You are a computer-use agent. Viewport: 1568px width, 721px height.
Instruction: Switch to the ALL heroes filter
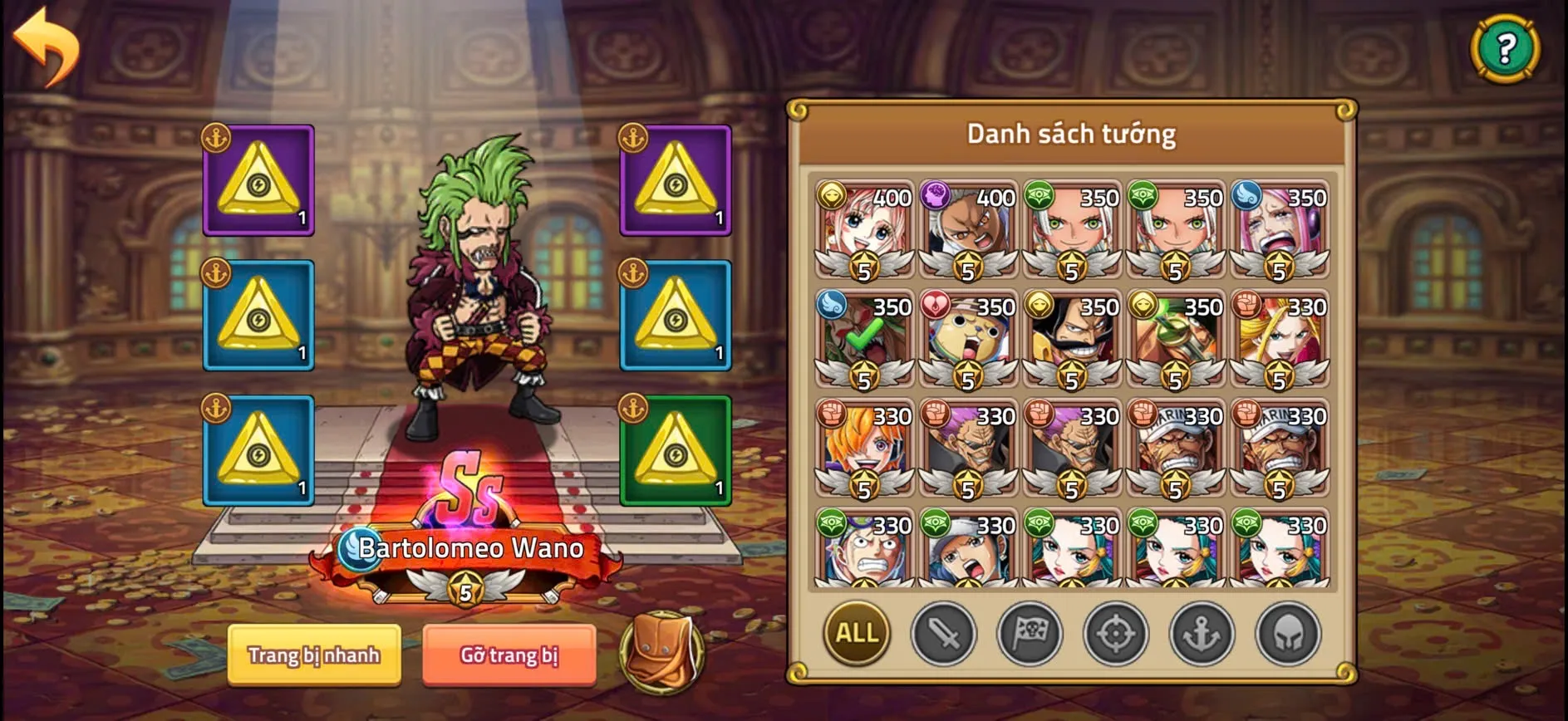[858, 633]
